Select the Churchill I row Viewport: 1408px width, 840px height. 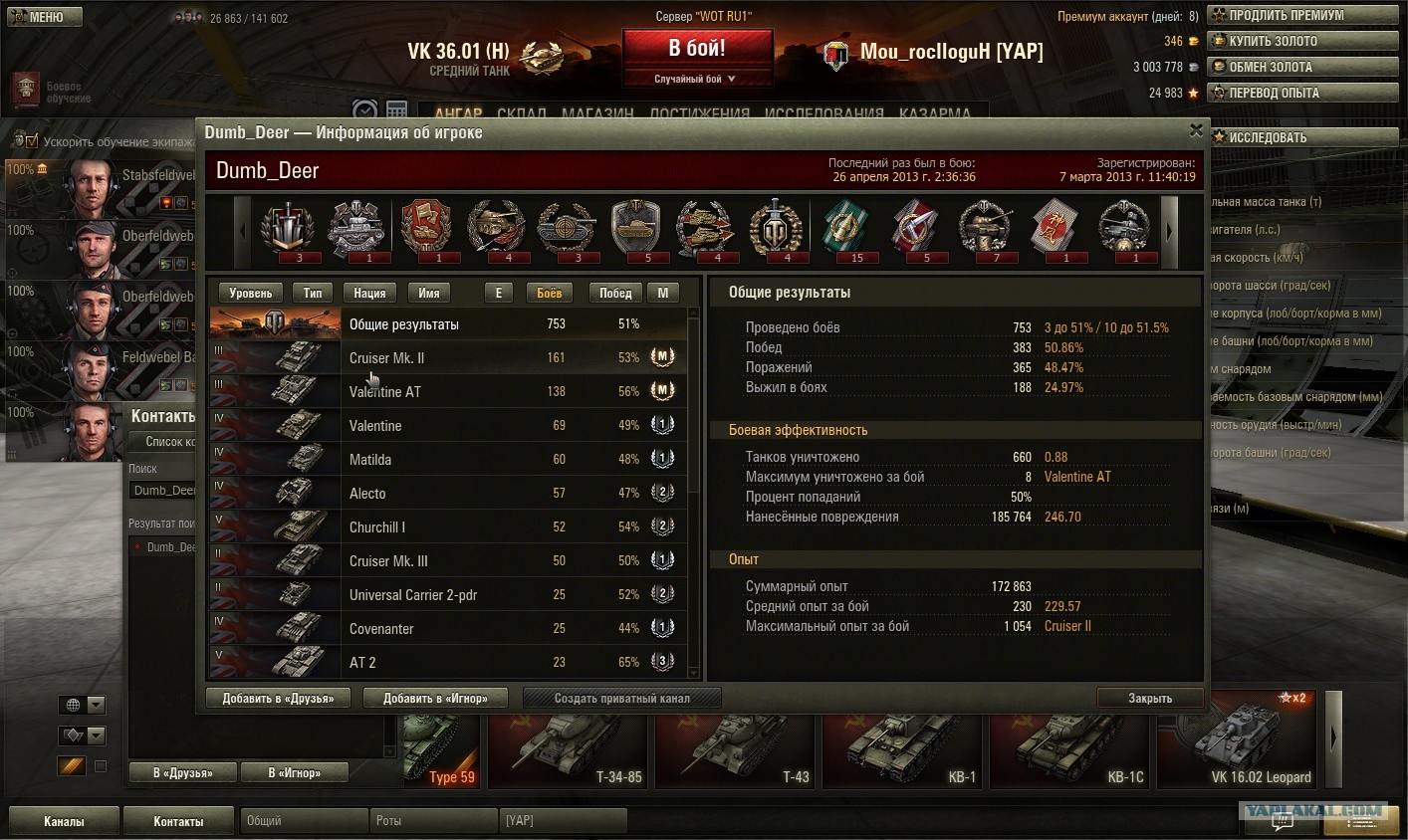click(448, 527)
